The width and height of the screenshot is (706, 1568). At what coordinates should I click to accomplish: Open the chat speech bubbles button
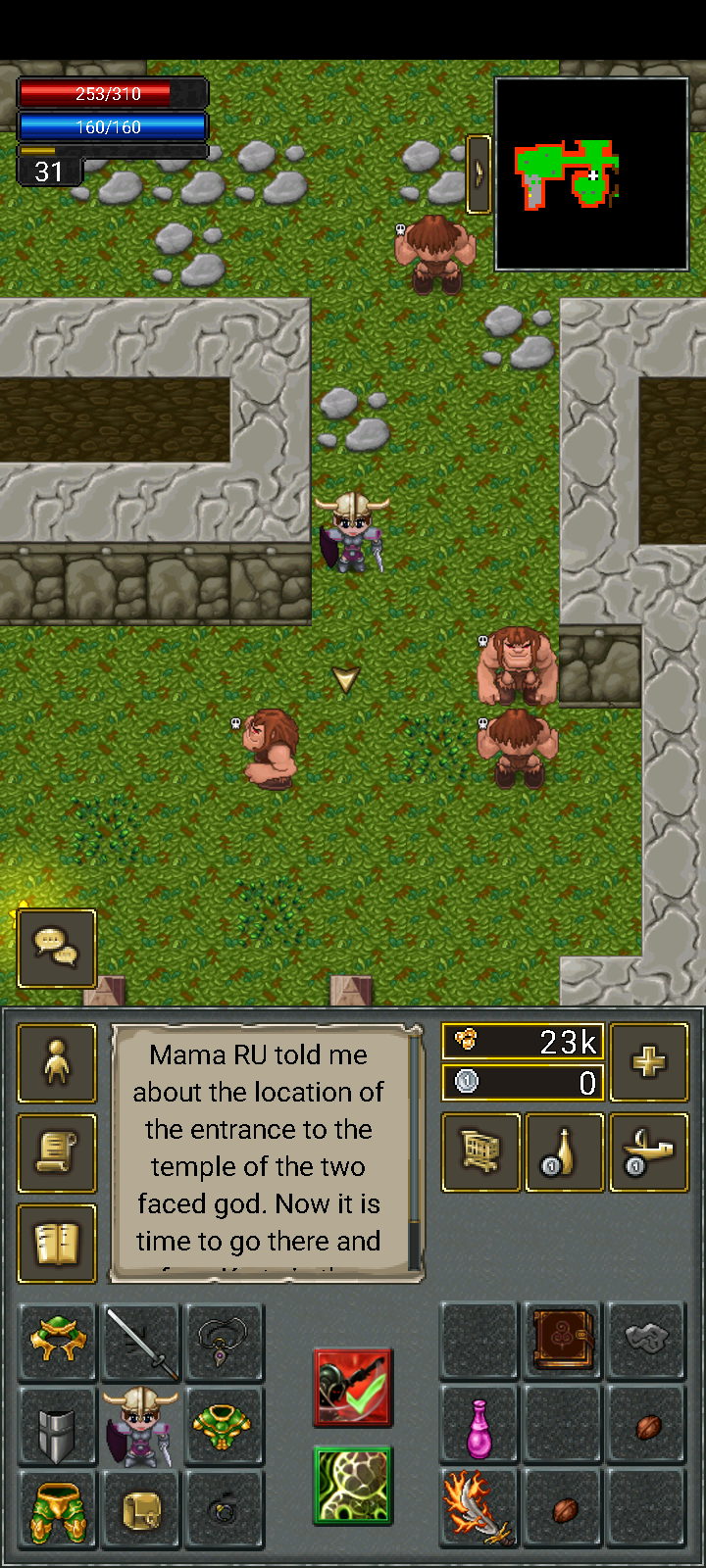click(x=57, y=948)
